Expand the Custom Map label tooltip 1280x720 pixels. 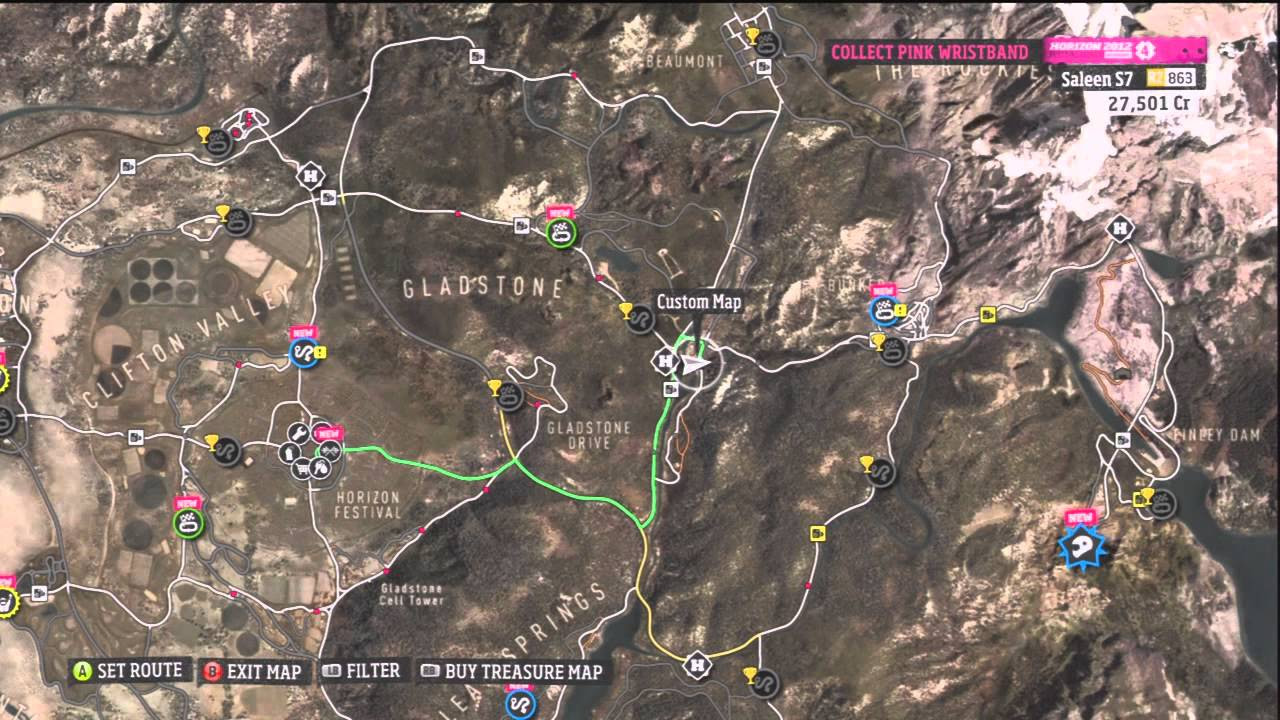point(698,302)
